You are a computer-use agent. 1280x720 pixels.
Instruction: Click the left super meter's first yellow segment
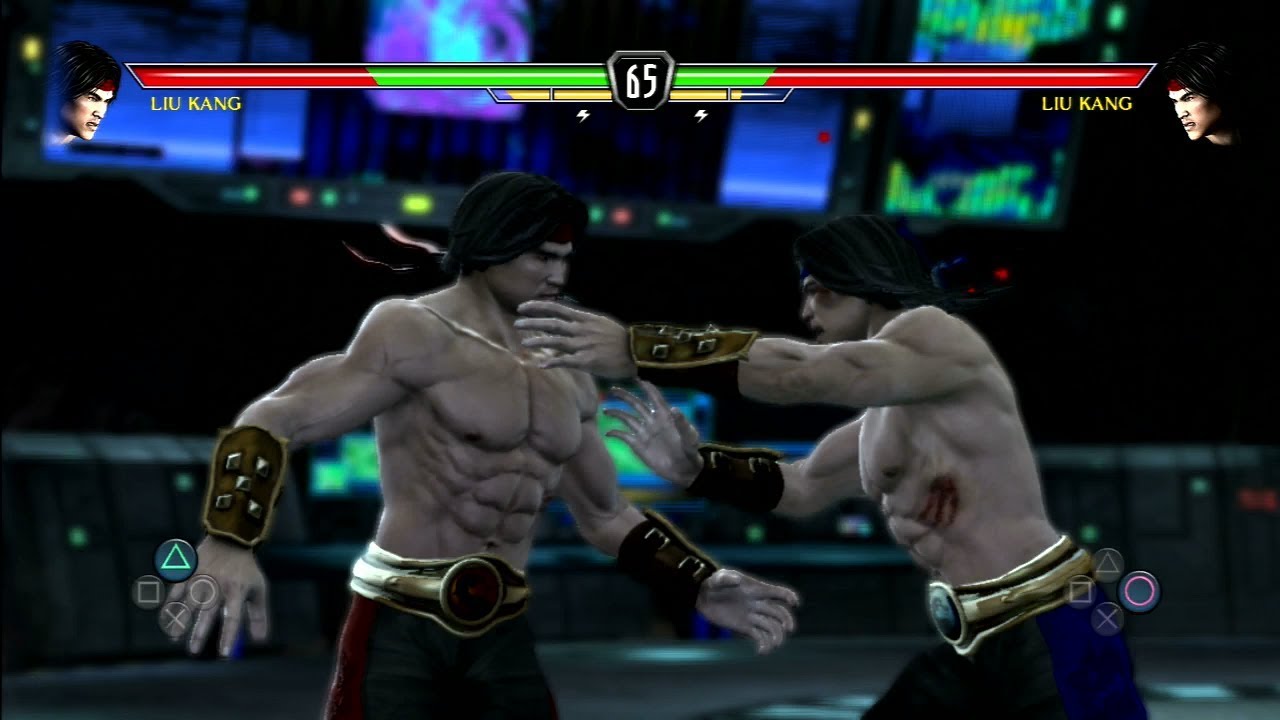[527, 94]
